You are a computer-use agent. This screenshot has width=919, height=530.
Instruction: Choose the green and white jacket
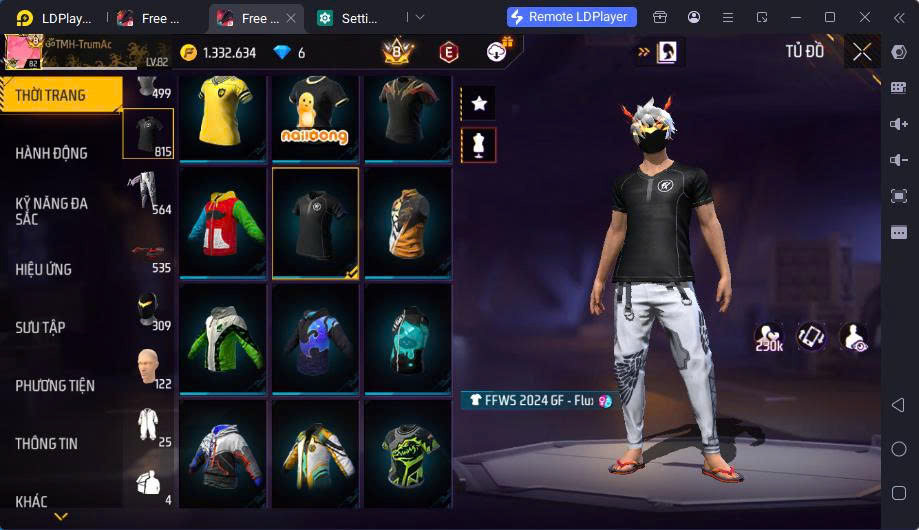[x=222, y=338]
